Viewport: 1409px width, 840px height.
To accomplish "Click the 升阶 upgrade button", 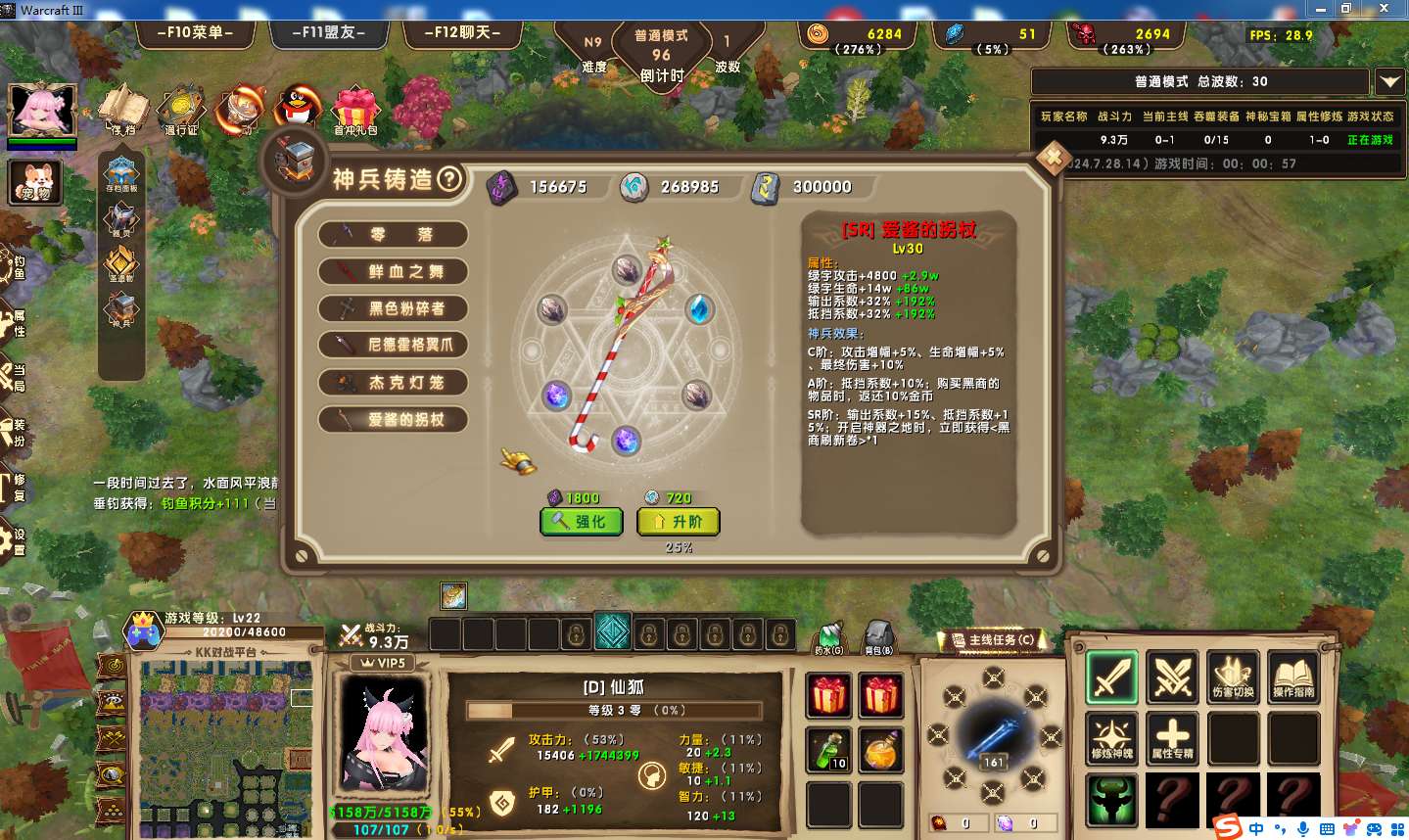I will (679, 522).
